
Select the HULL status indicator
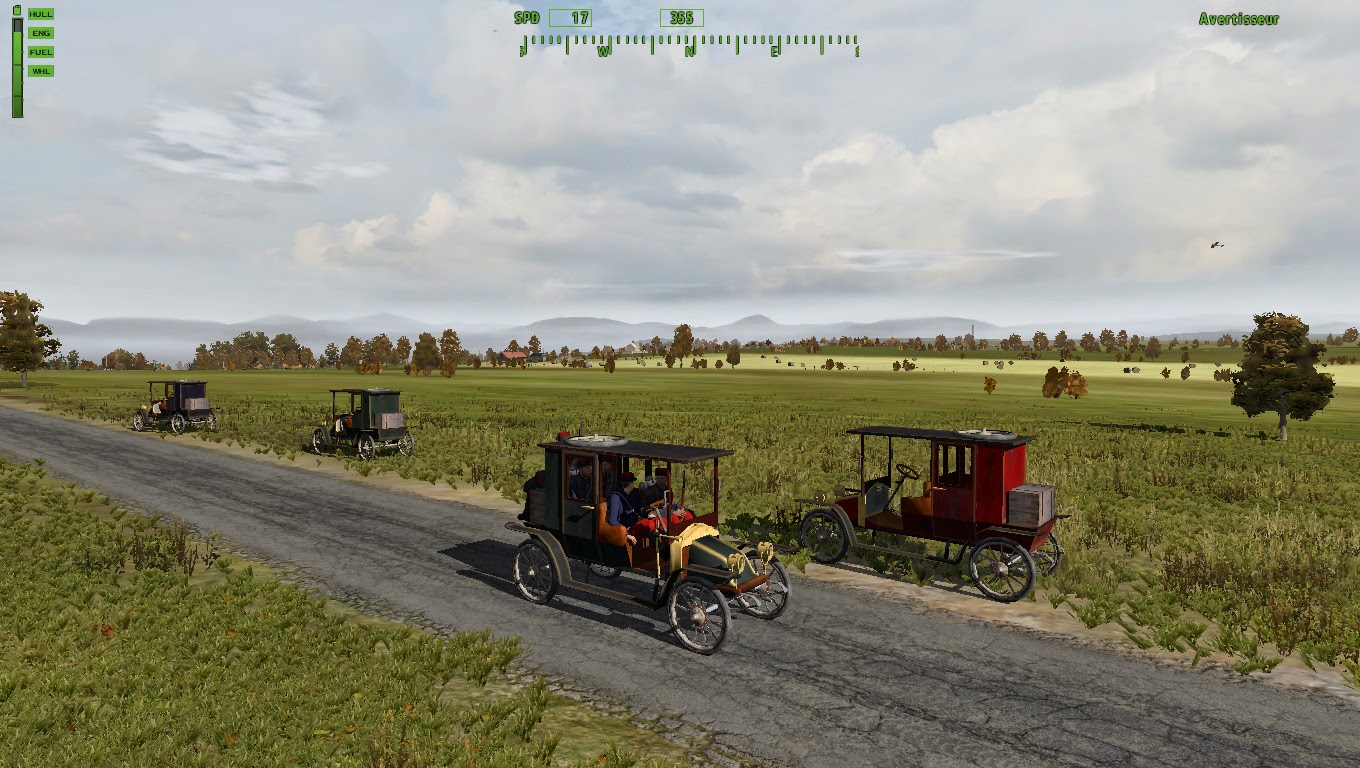[41, 15]
